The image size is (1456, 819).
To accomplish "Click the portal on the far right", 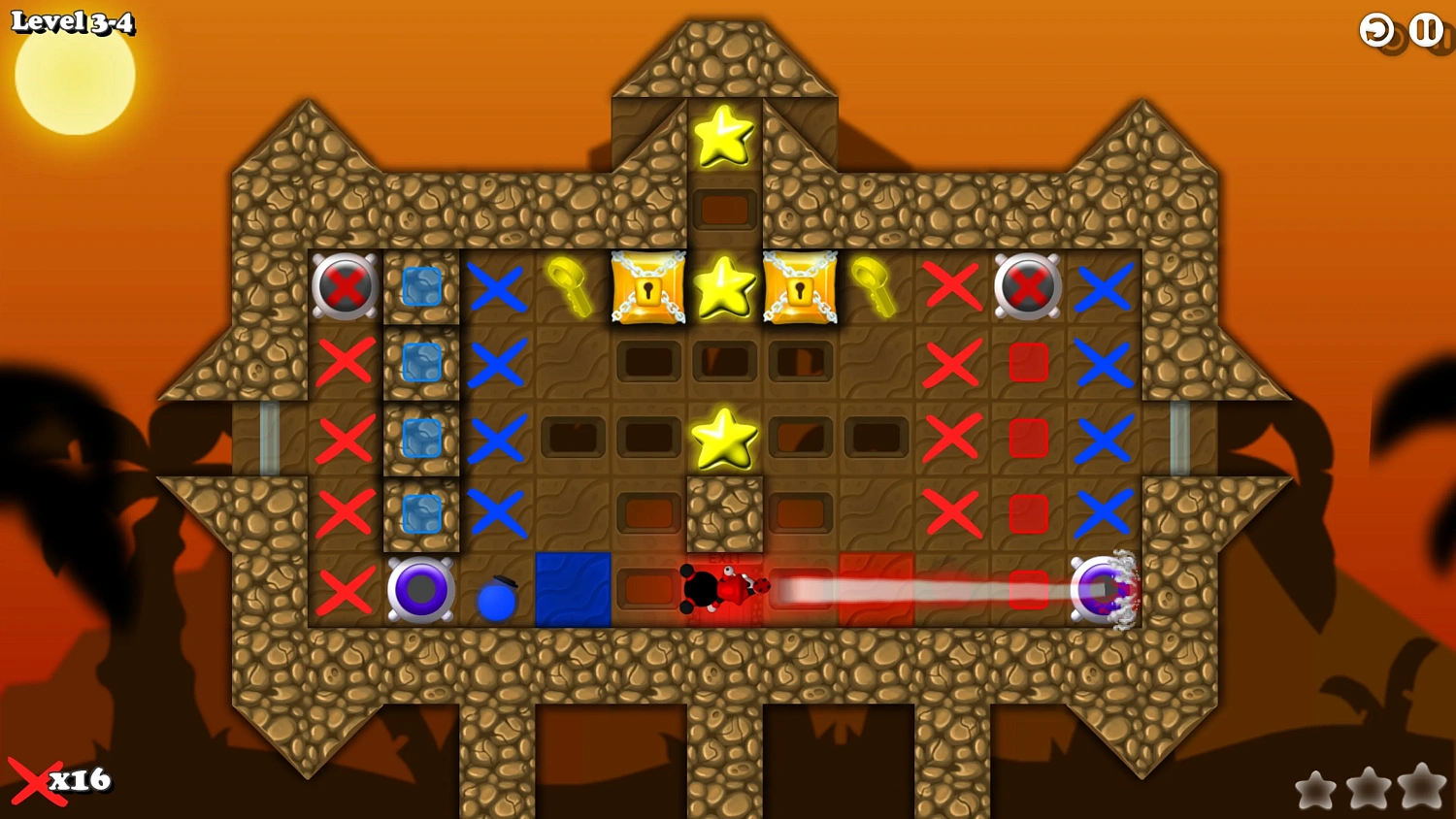I will coord(1106,590).
